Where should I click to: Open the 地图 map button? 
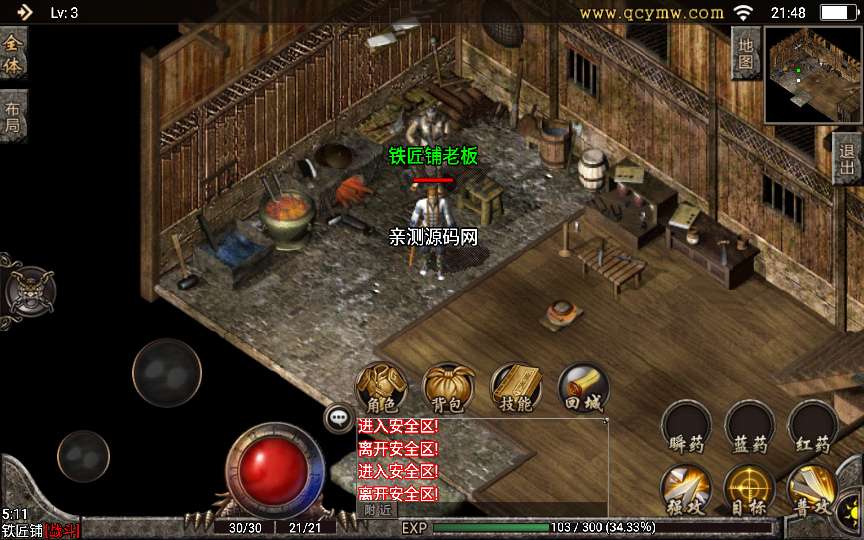pyautogui.click(x=746, y=53)
